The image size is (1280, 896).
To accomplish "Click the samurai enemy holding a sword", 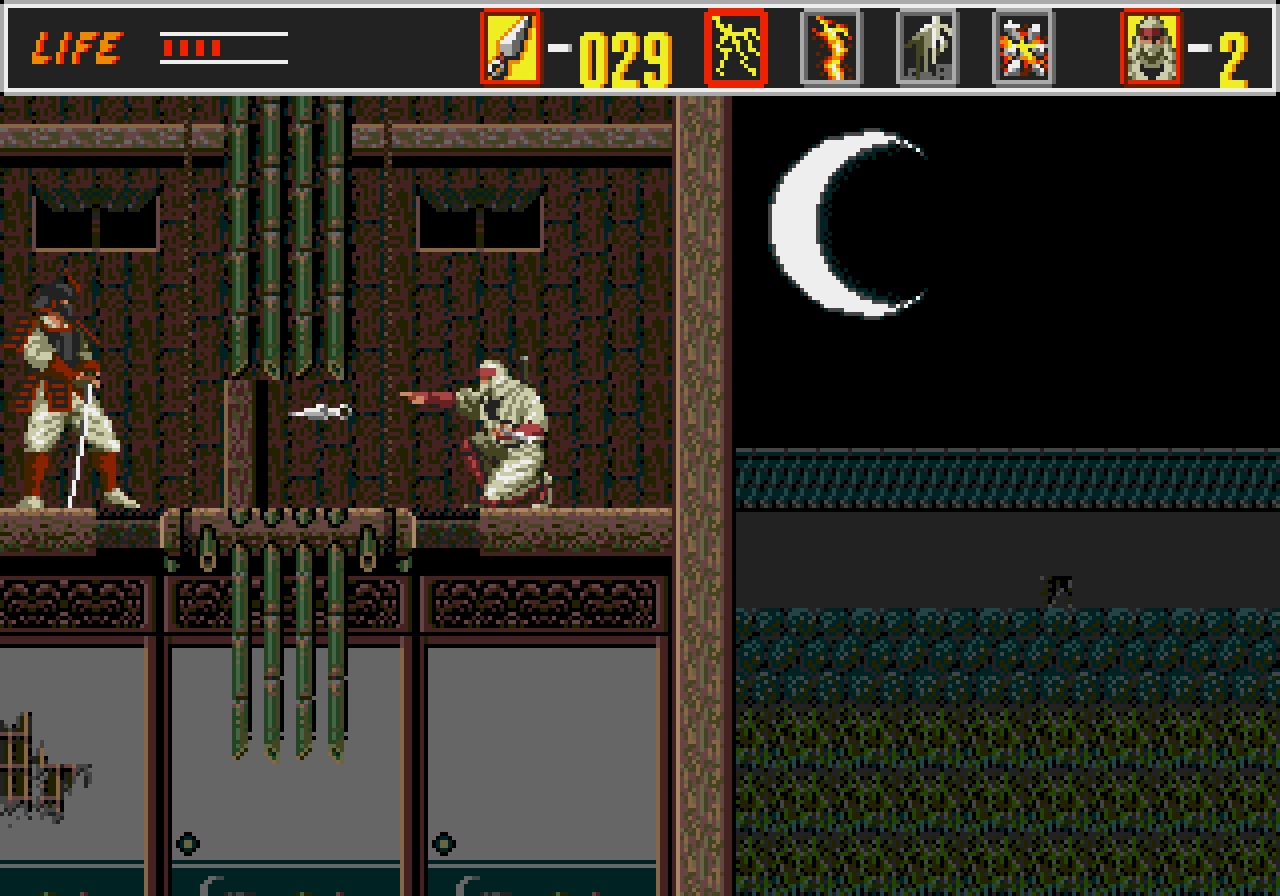I will coord(55,390).
